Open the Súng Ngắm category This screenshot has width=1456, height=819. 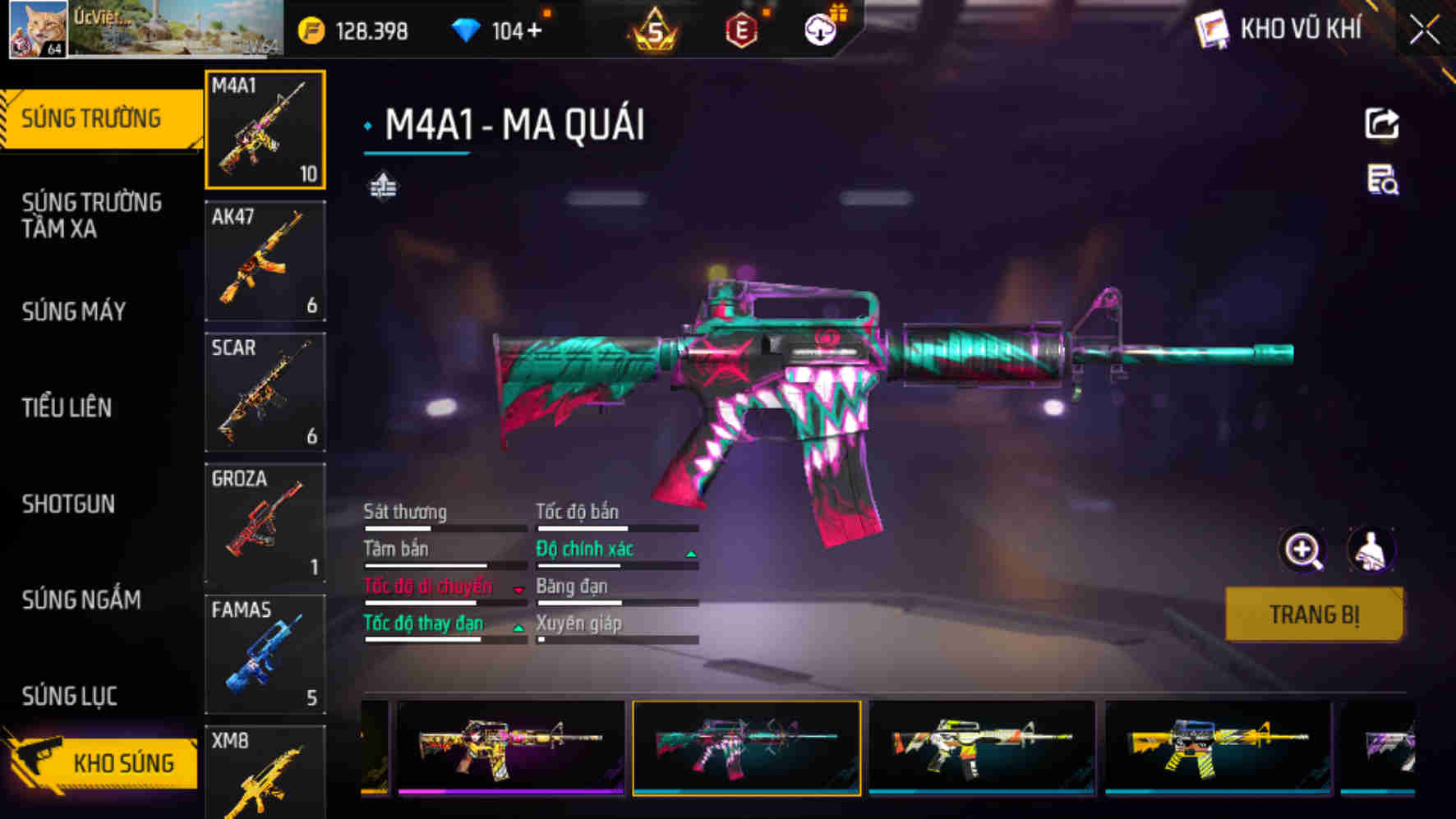point(81,600)
